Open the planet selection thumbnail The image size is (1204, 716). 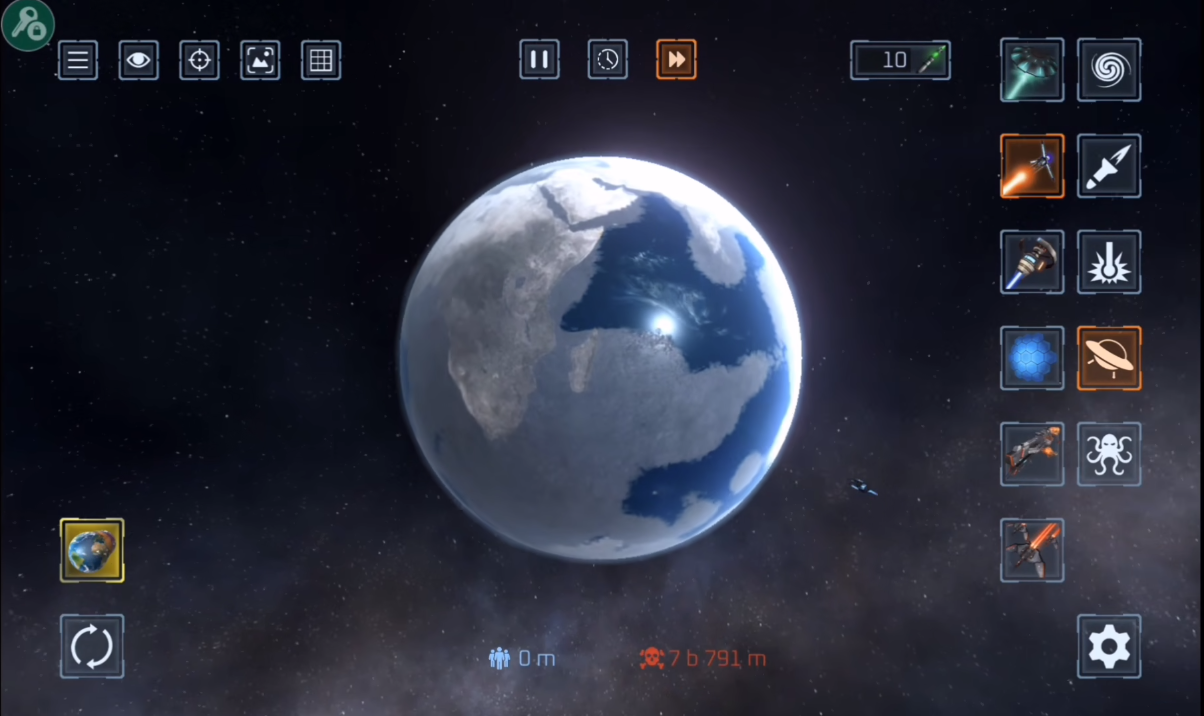click(x=92, y=550)
